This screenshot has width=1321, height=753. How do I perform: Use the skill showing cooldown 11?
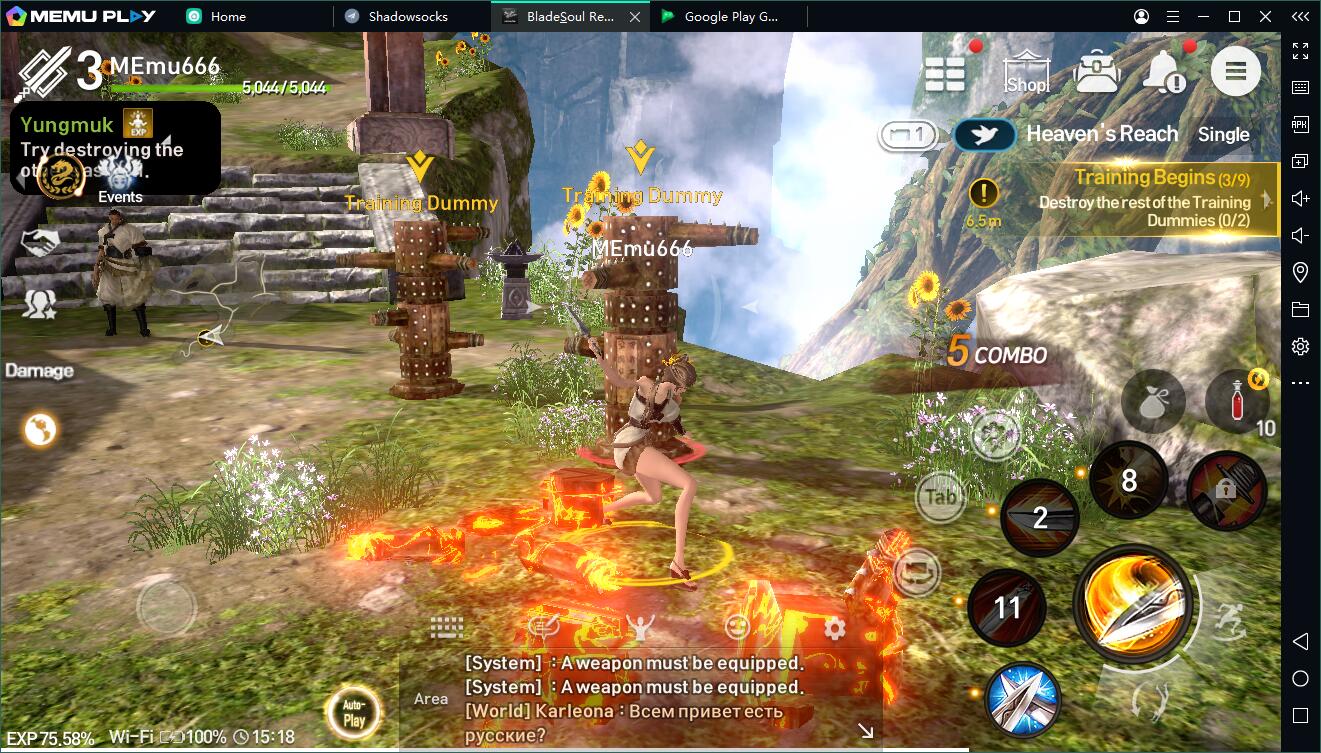click(x=1007, y=607)
